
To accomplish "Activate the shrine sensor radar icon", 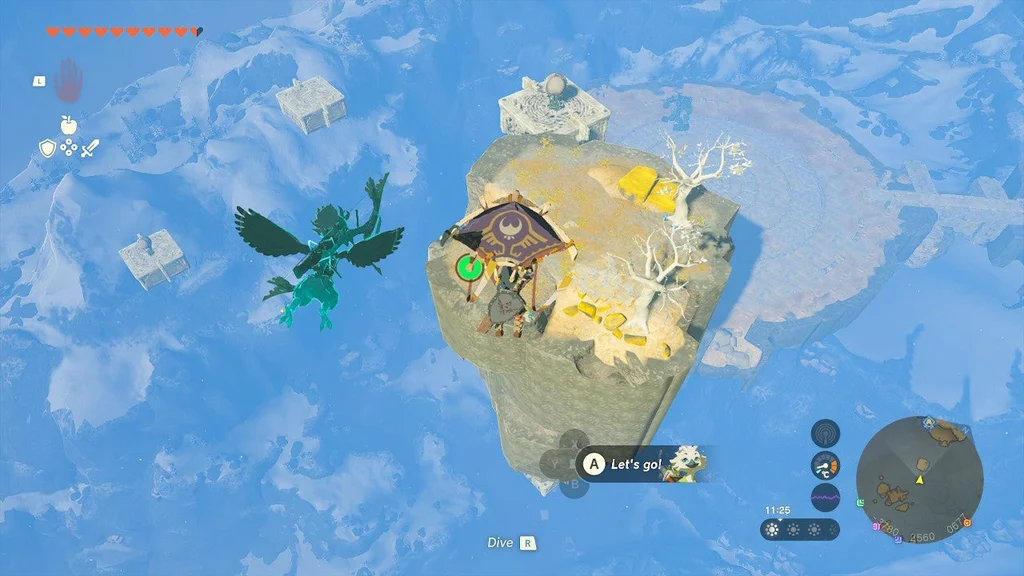I will click(825, 432).
